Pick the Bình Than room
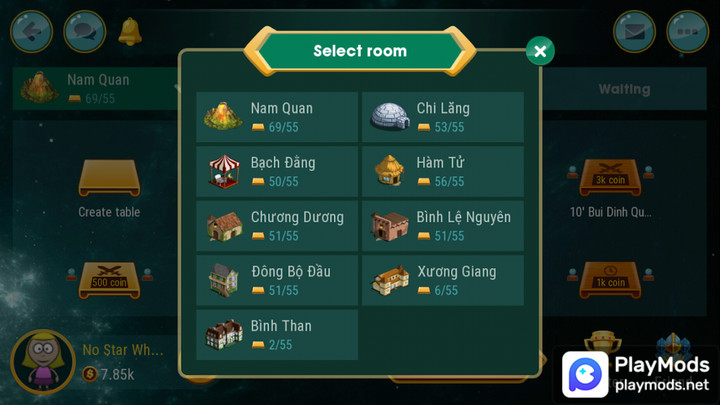This screenshot has width=720, height=405. (x=277, y=334)
